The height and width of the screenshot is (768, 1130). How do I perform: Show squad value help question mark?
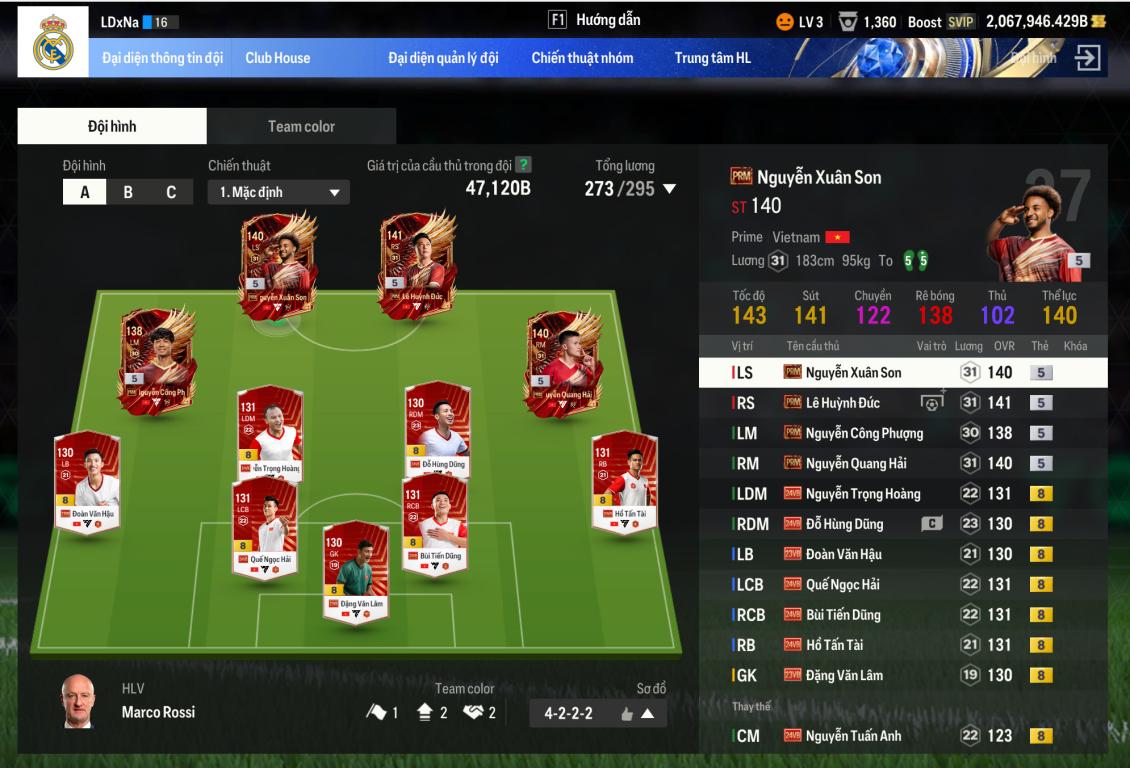point(523,165)
